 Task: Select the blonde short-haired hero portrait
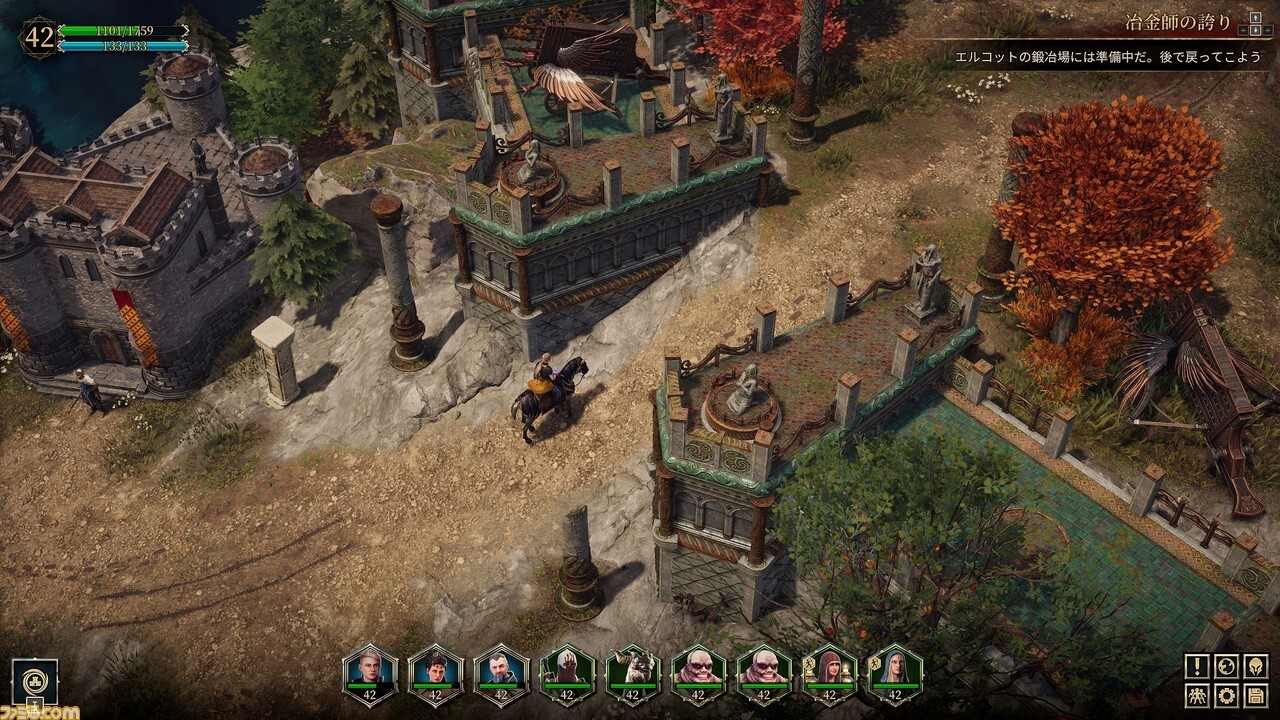coord(370,672)
